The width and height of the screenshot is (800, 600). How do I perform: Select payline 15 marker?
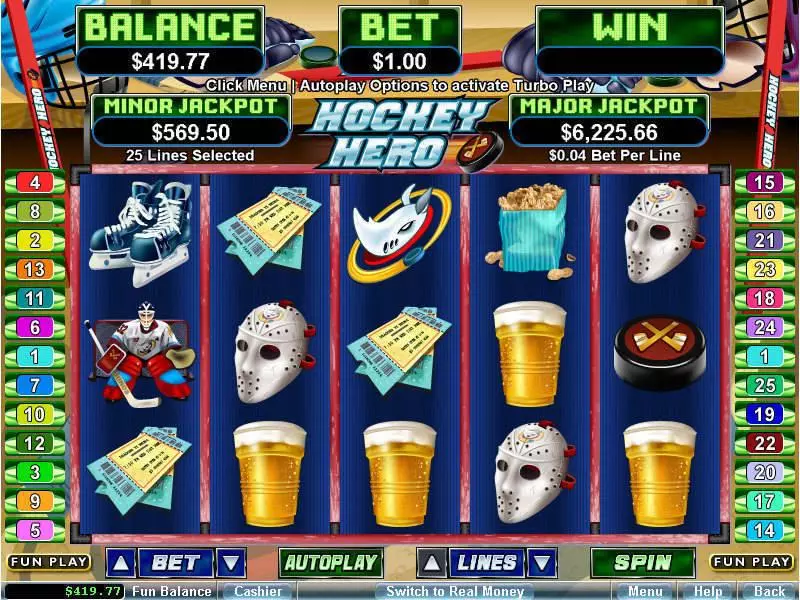tap(765, 183)
